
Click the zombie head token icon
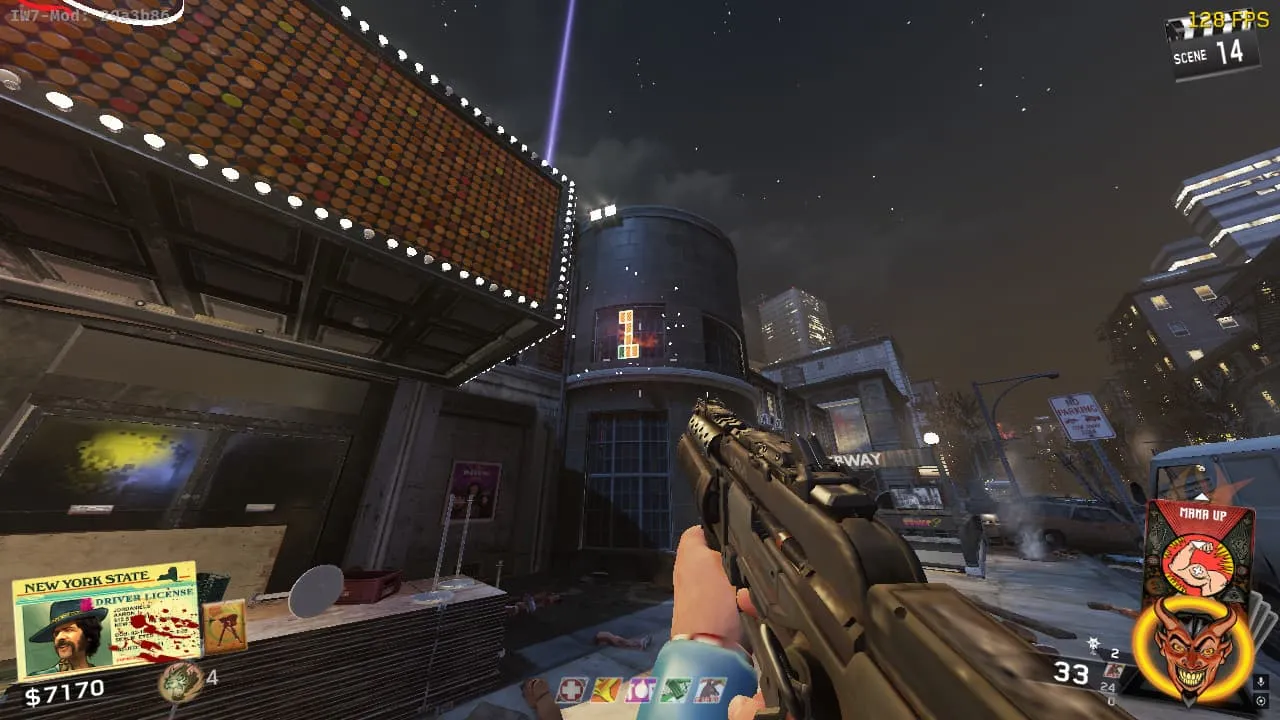coord(178,680)
